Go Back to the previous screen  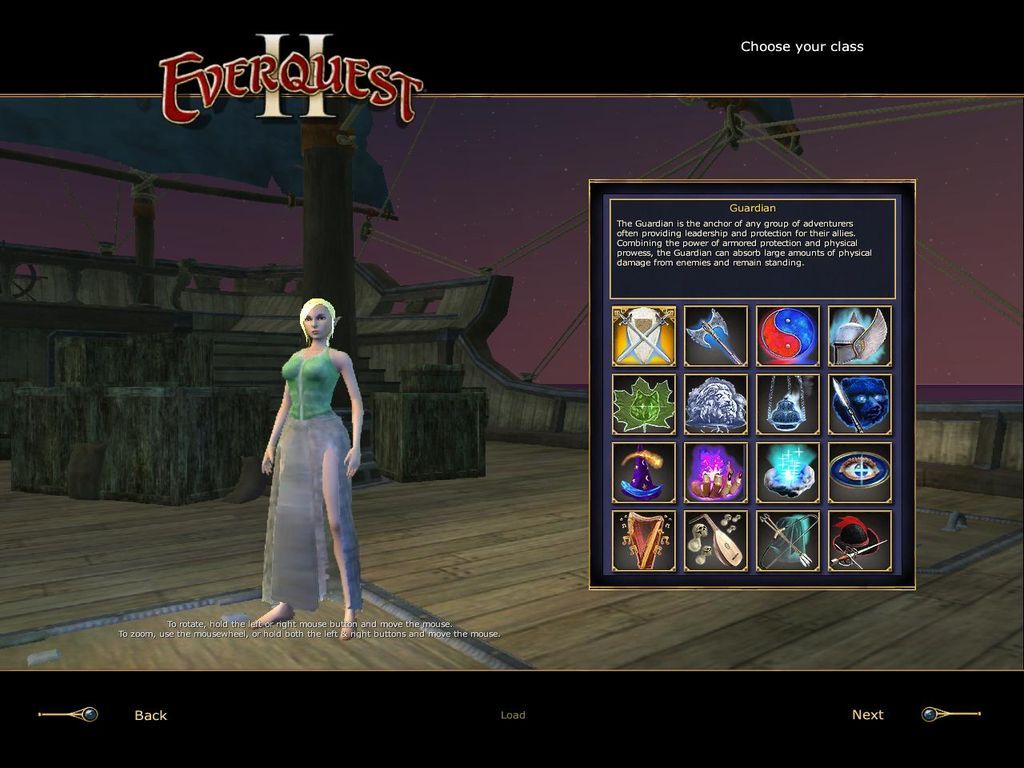(151, 715)
